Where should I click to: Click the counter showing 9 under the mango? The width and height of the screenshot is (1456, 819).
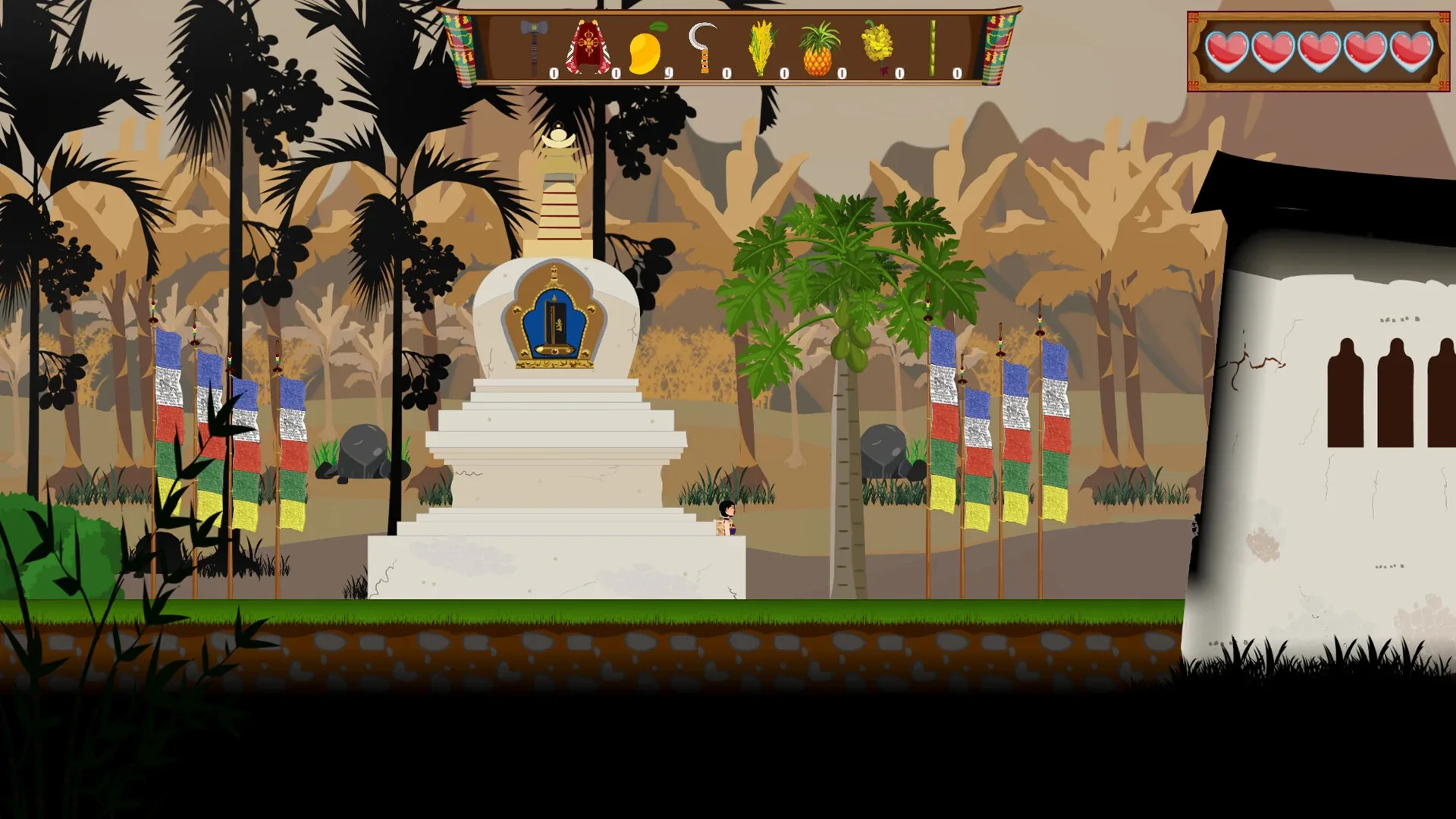667,71
